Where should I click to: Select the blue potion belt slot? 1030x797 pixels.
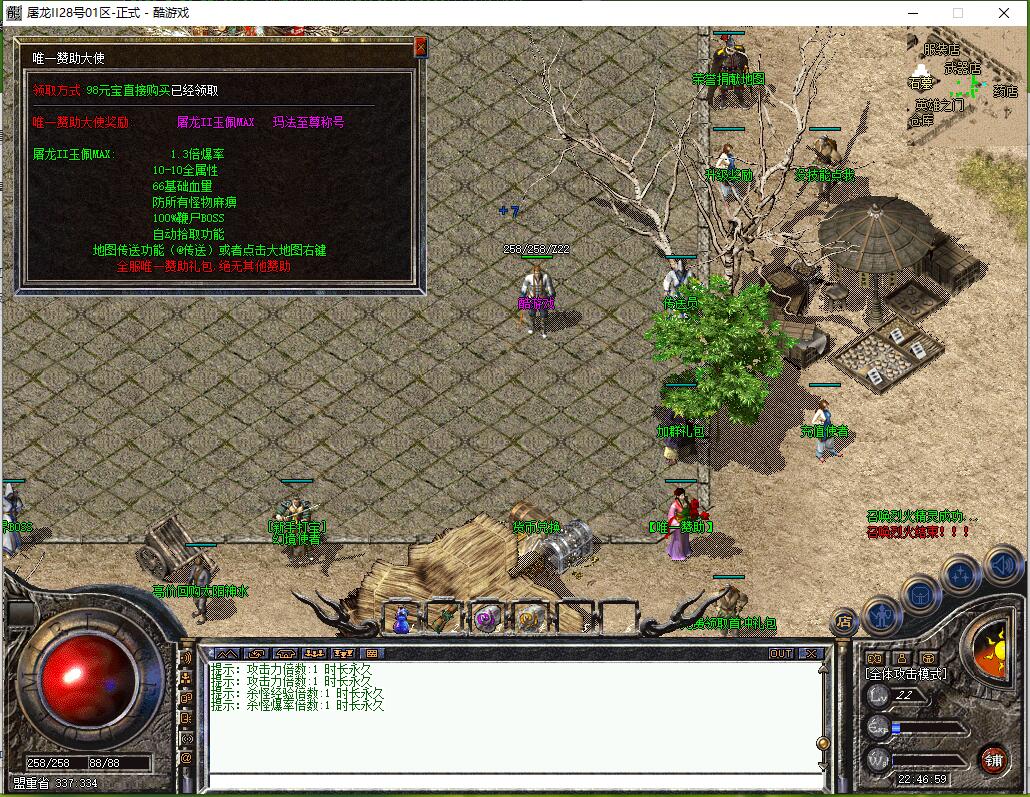[402, 619]
